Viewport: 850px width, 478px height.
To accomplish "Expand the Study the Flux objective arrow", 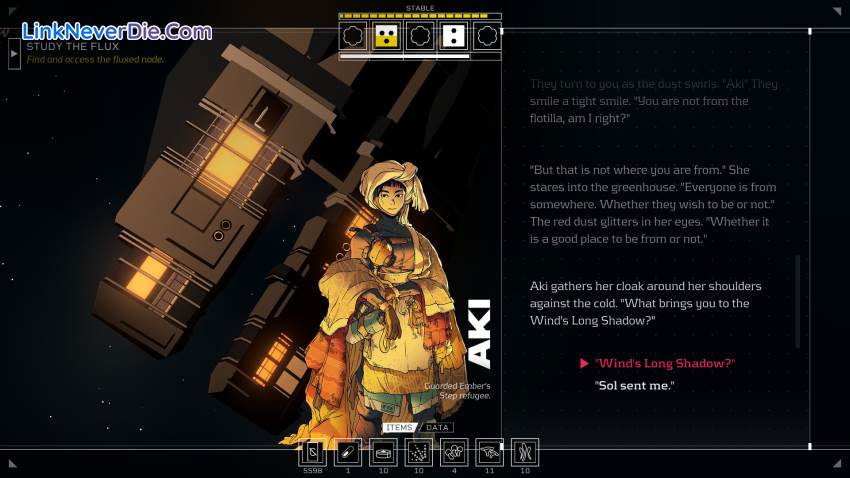I will pos(14,53).
